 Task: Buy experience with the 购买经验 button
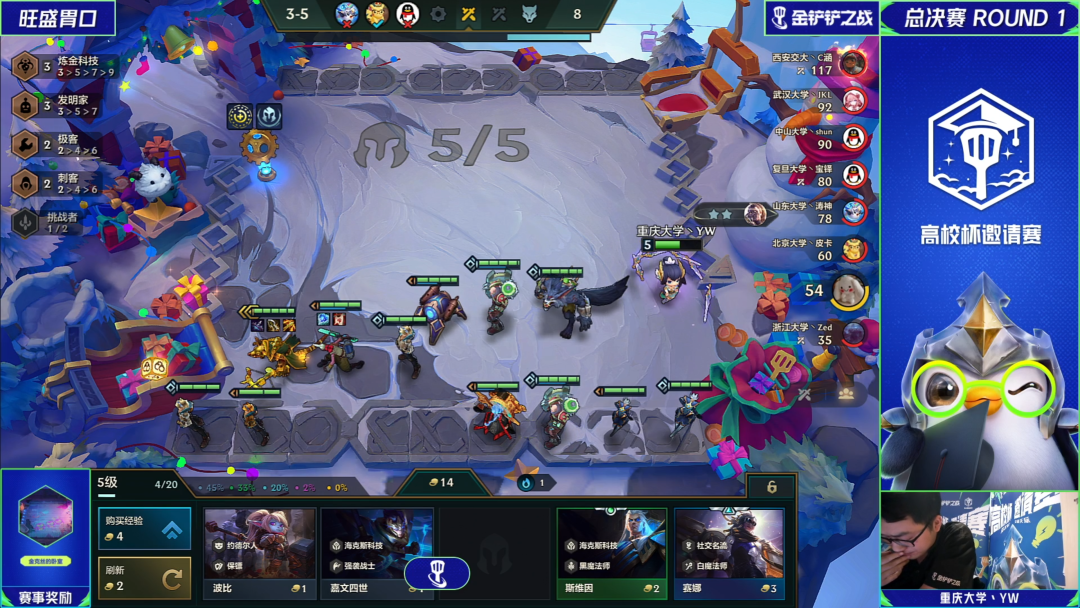144,528
